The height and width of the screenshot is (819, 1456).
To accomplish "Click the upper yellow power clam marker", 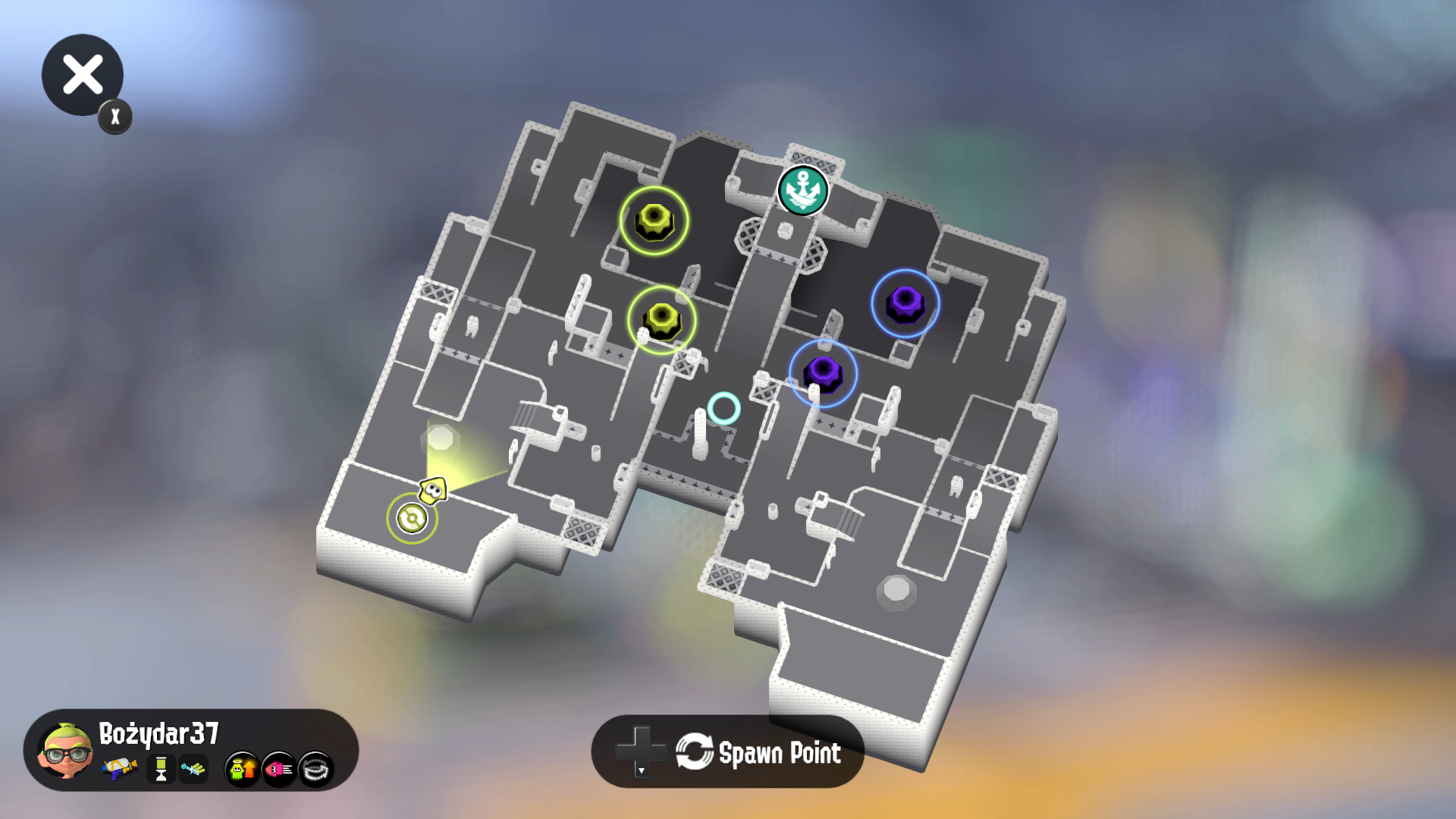I will point(655,221).
